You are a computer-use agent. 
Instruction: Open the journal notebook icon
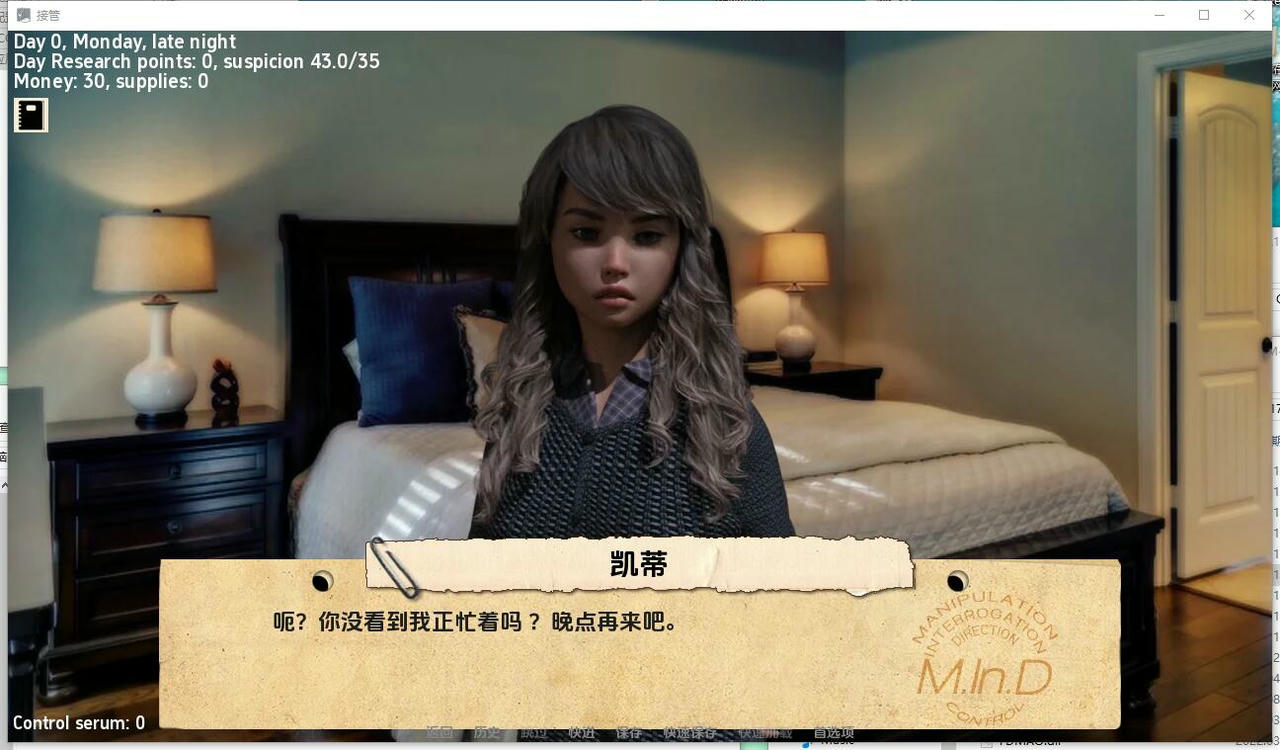pyautogui.click(x=30, y=114)
